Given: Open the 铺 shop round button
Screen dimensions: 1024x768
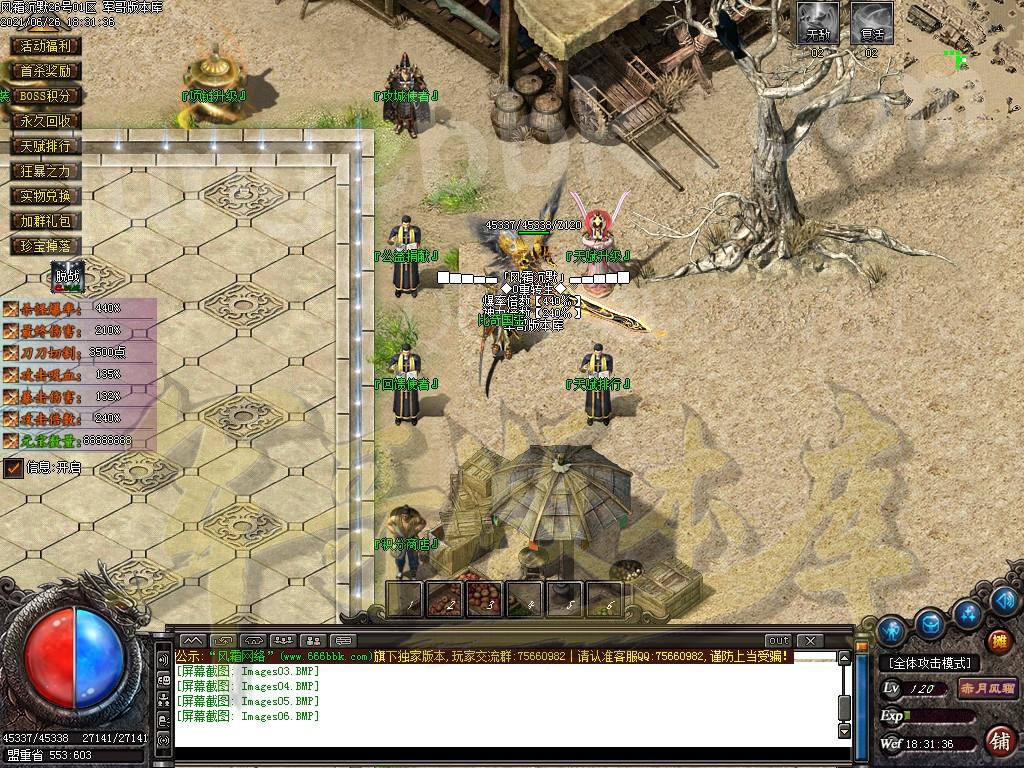Looking at the screenshot, I should [x=999, y=741].
